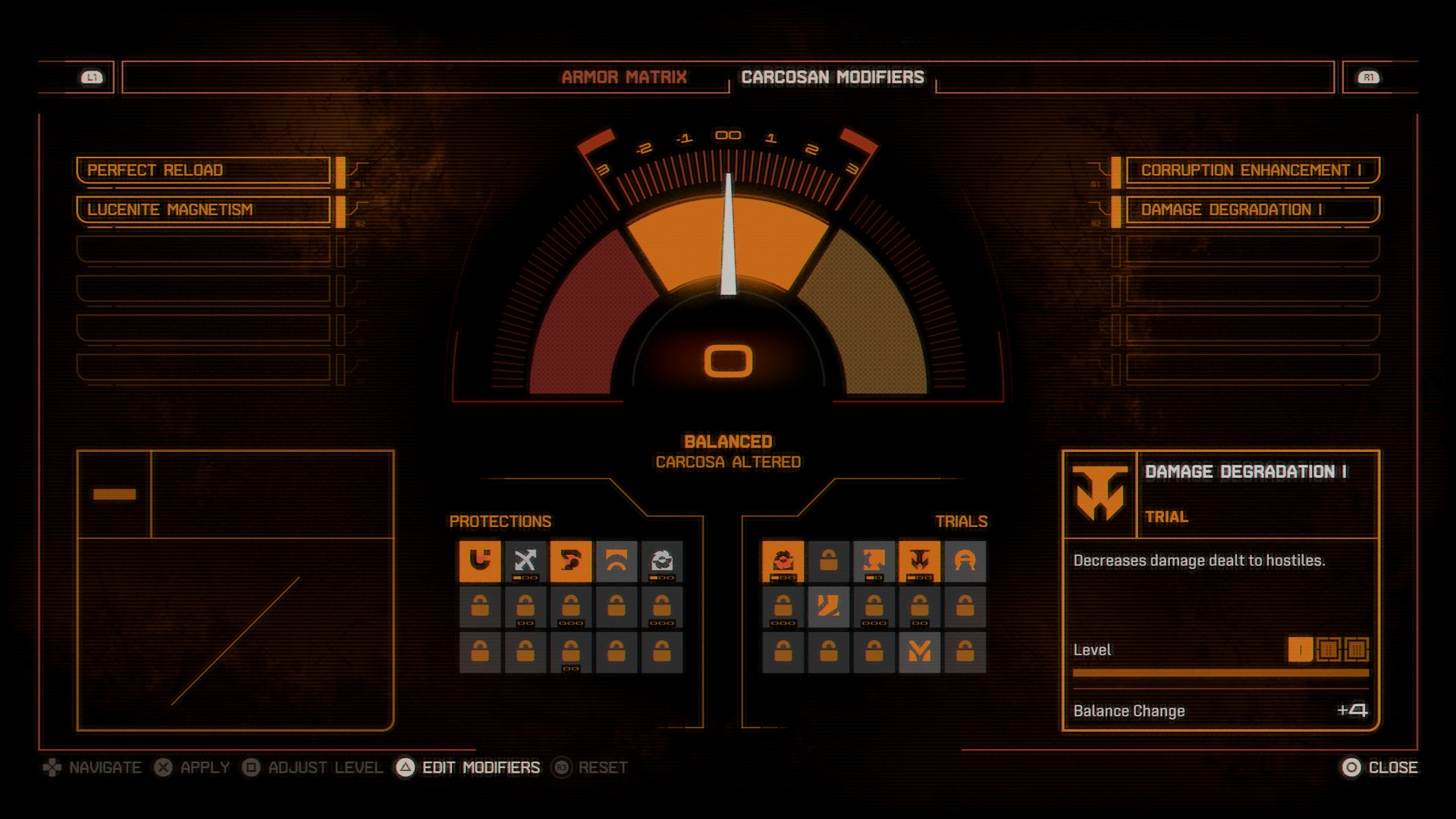Image resolution: width=1456 pixels, height=819 pixels.
Task: Switch to the Armor Matrix tab
Action: (624, 77)
